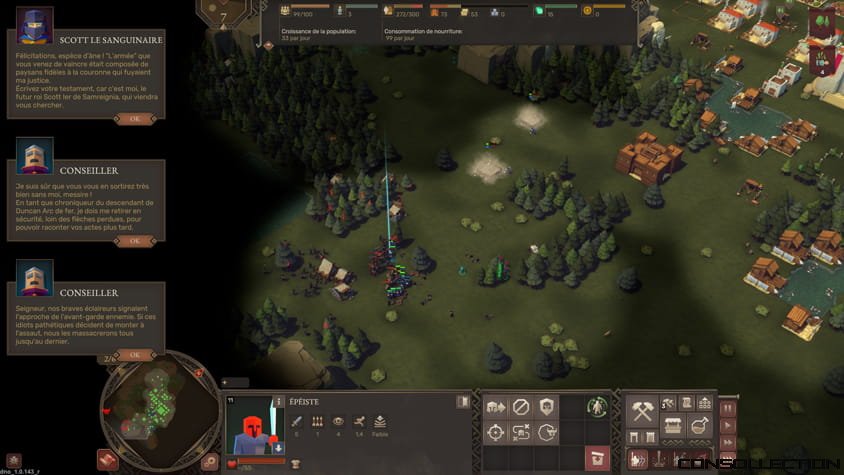Open the market stall building category
The image size is (844, 475).
click(672, 425)
